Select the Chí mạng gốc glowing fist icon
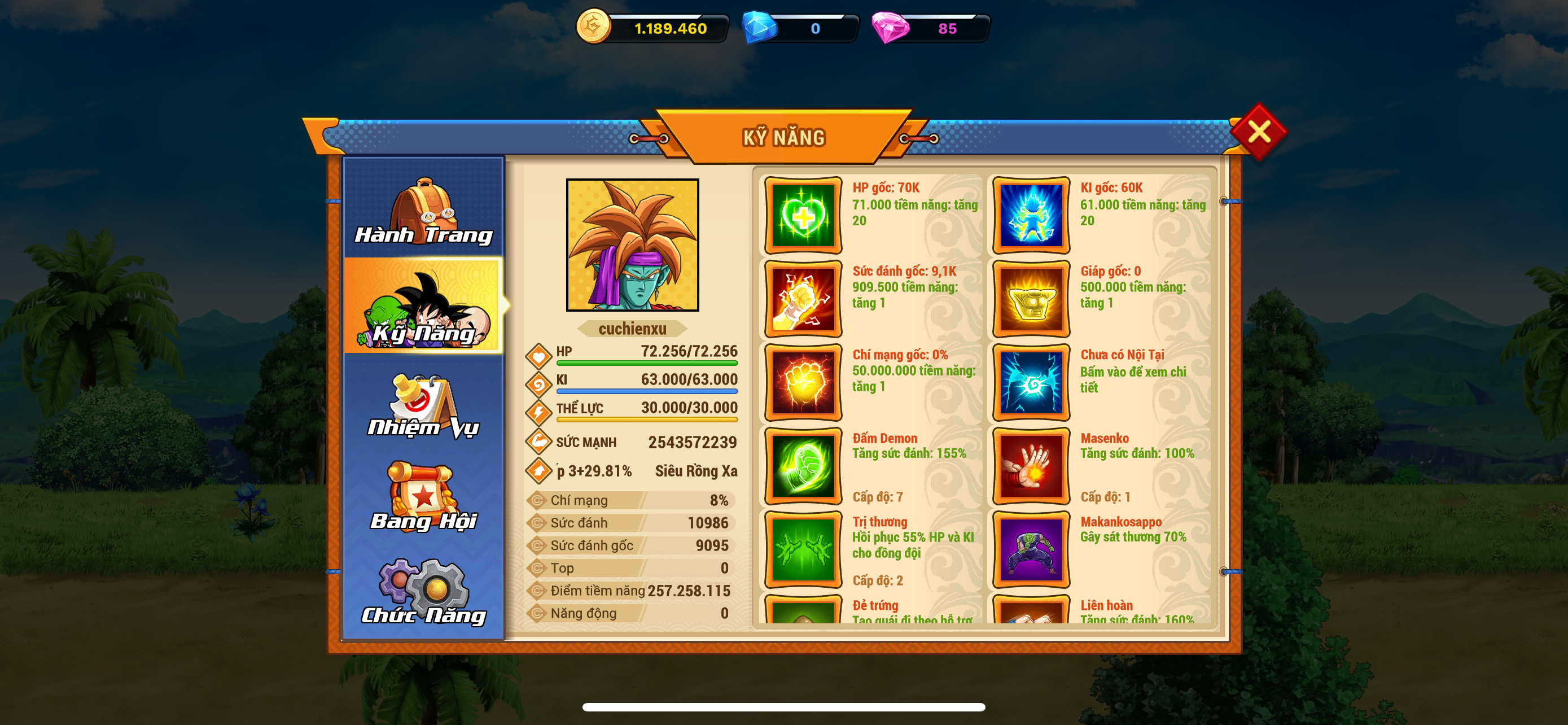1568x725 pixels. coord(803,382)
